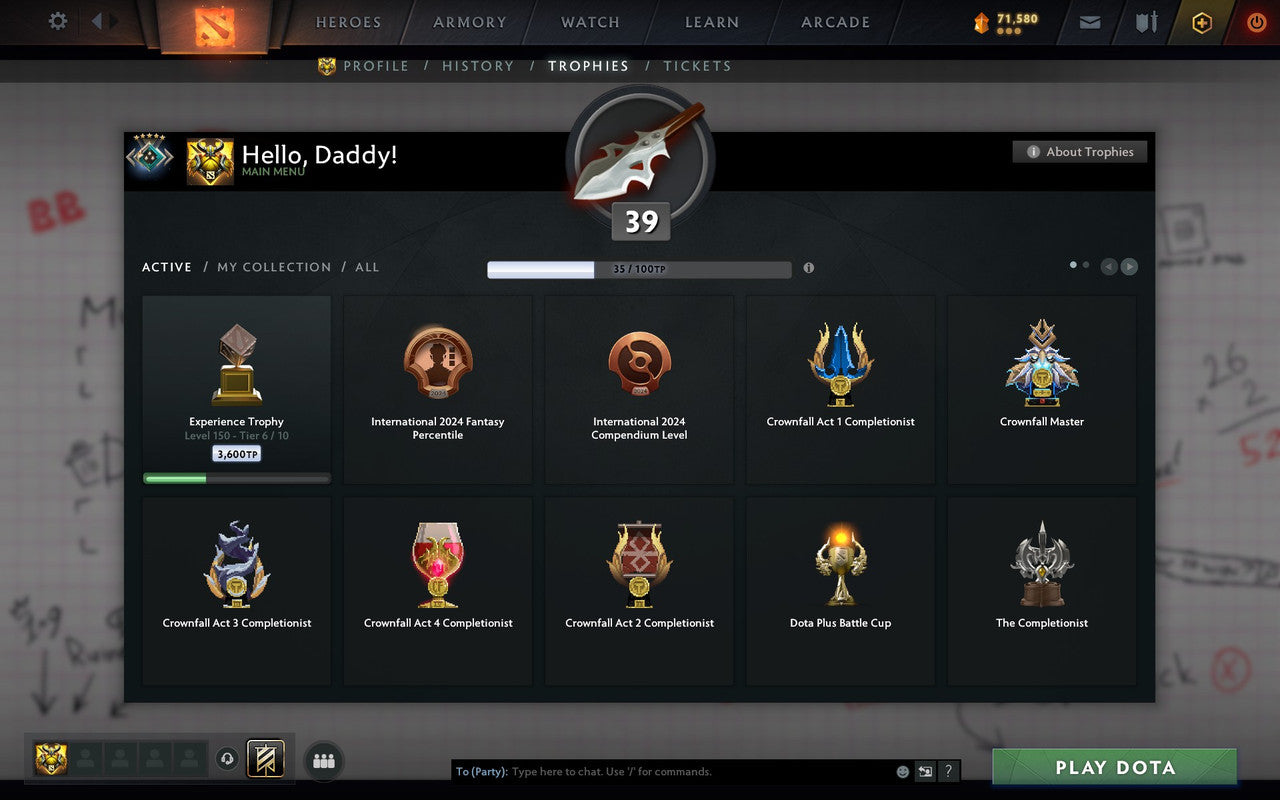This screenshot has height=800, width=1280.
Task: Toggle the guild banner icon at bottom
Action: coord(268,760)
